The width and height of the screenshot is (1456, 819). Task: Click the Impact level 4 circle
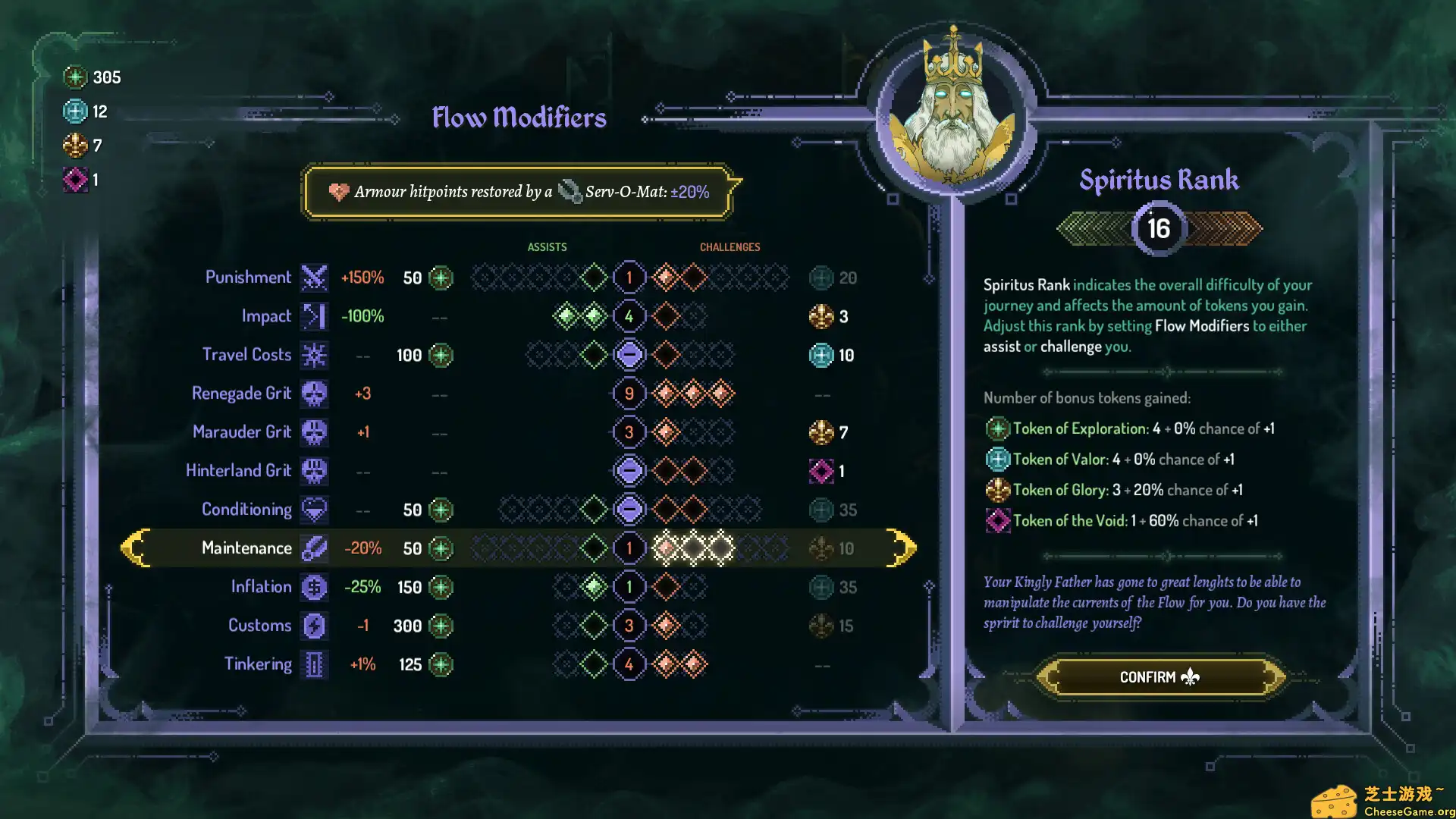coord(629,316)
